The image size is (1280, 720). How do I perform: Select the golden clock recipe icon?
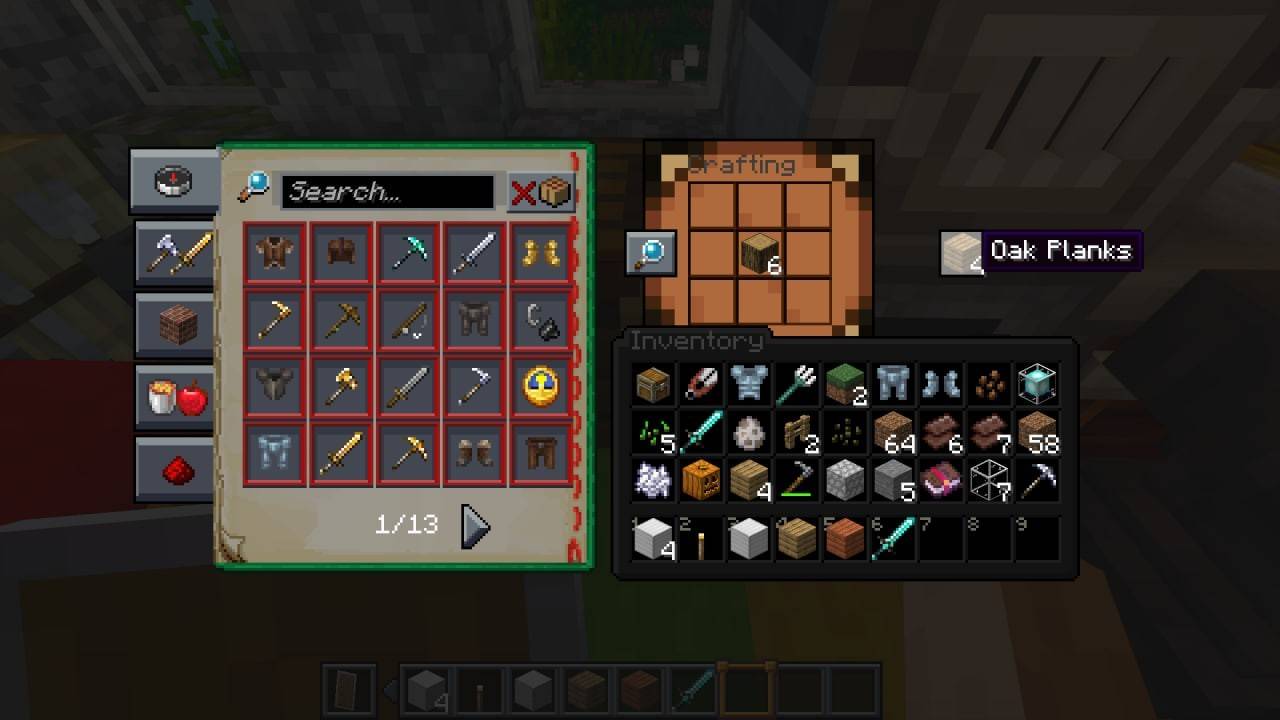[541, 387]
